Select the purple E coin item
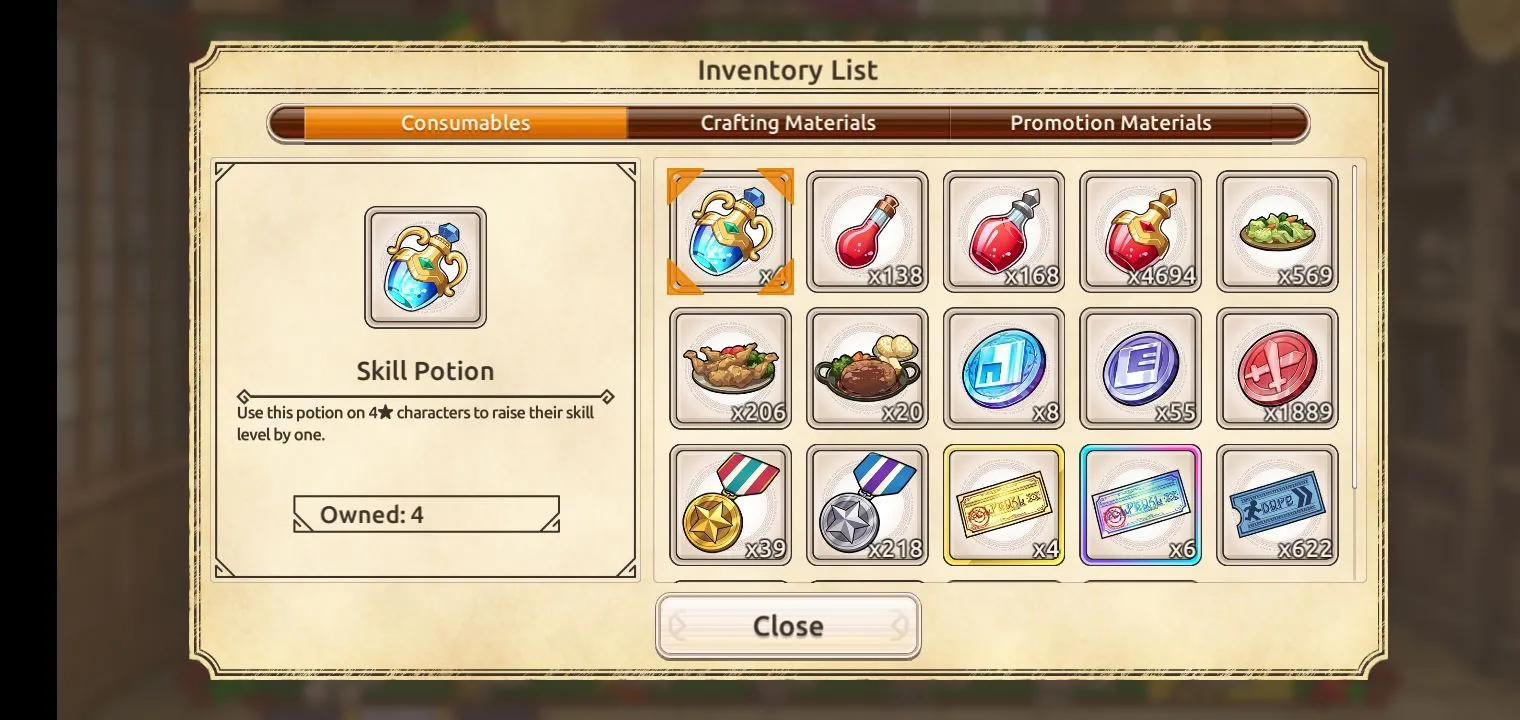 pos(1141,368)
